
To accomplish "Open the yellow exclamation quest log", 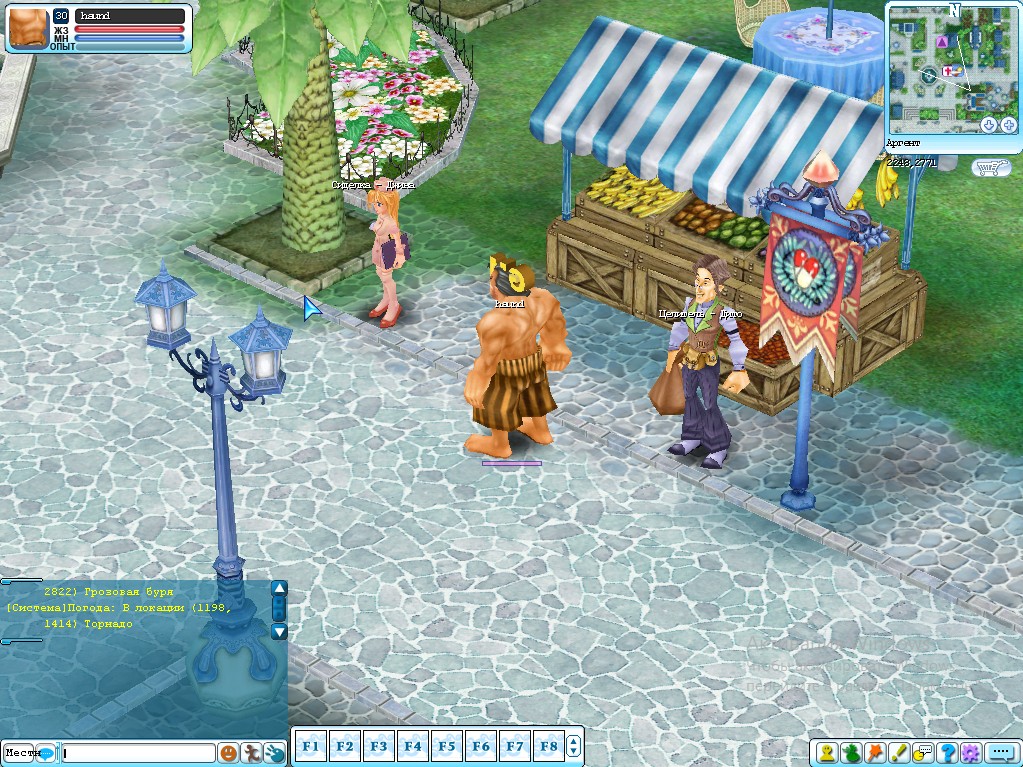I will [900, 752].
